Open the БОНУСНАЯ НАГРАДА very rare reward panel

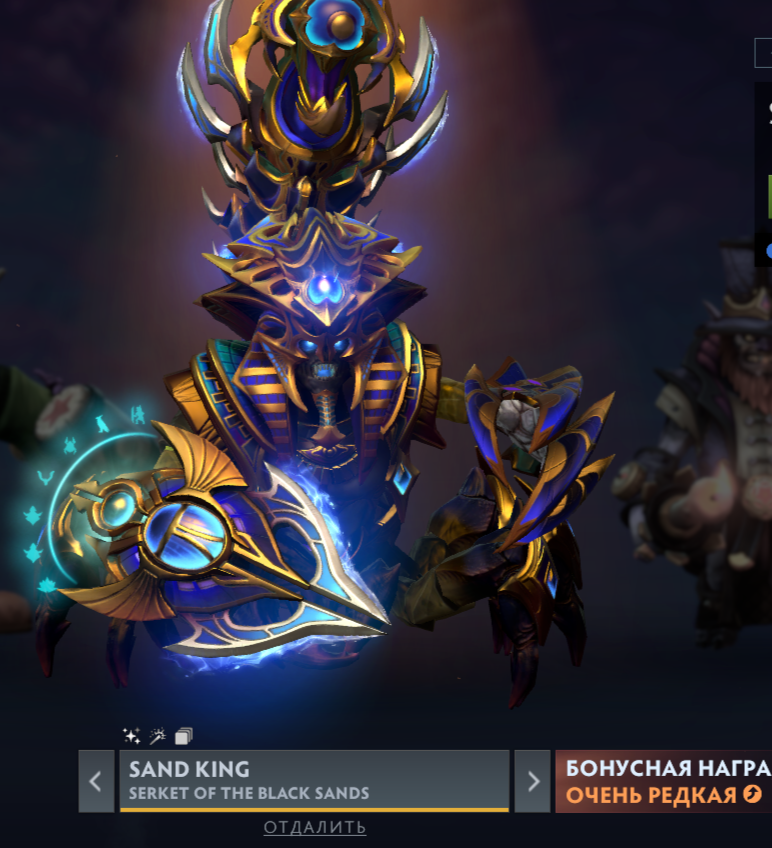pos(664,780)
